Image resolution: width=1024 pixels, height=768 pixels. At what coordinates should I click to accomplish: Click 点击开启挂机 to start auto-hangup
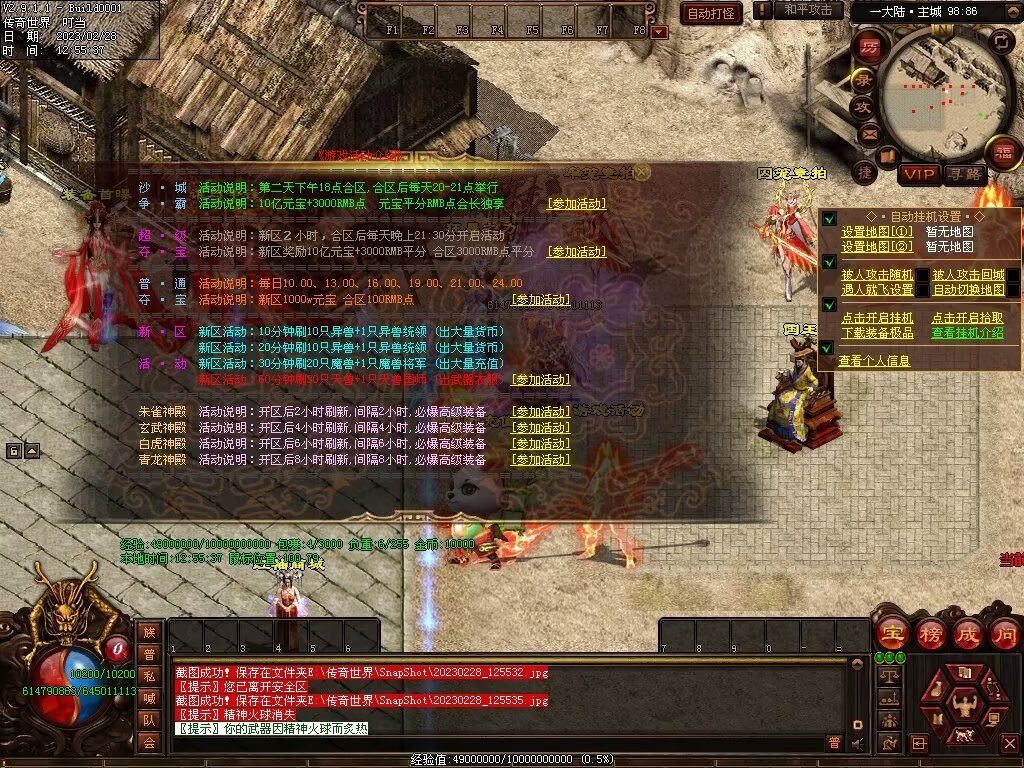(x=877, y=318)
